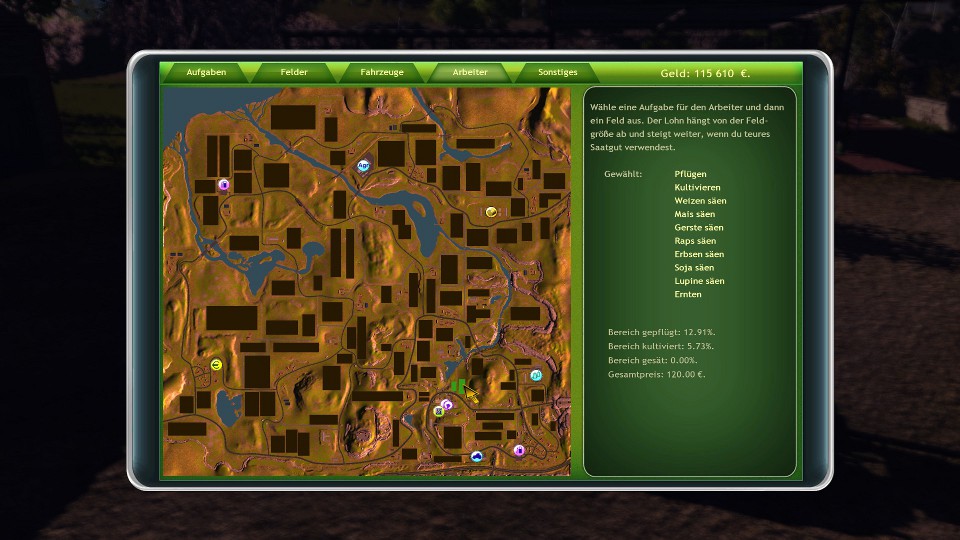Select the Arbeiter tab
Viewport: 960px width, 540px height.
470,73
